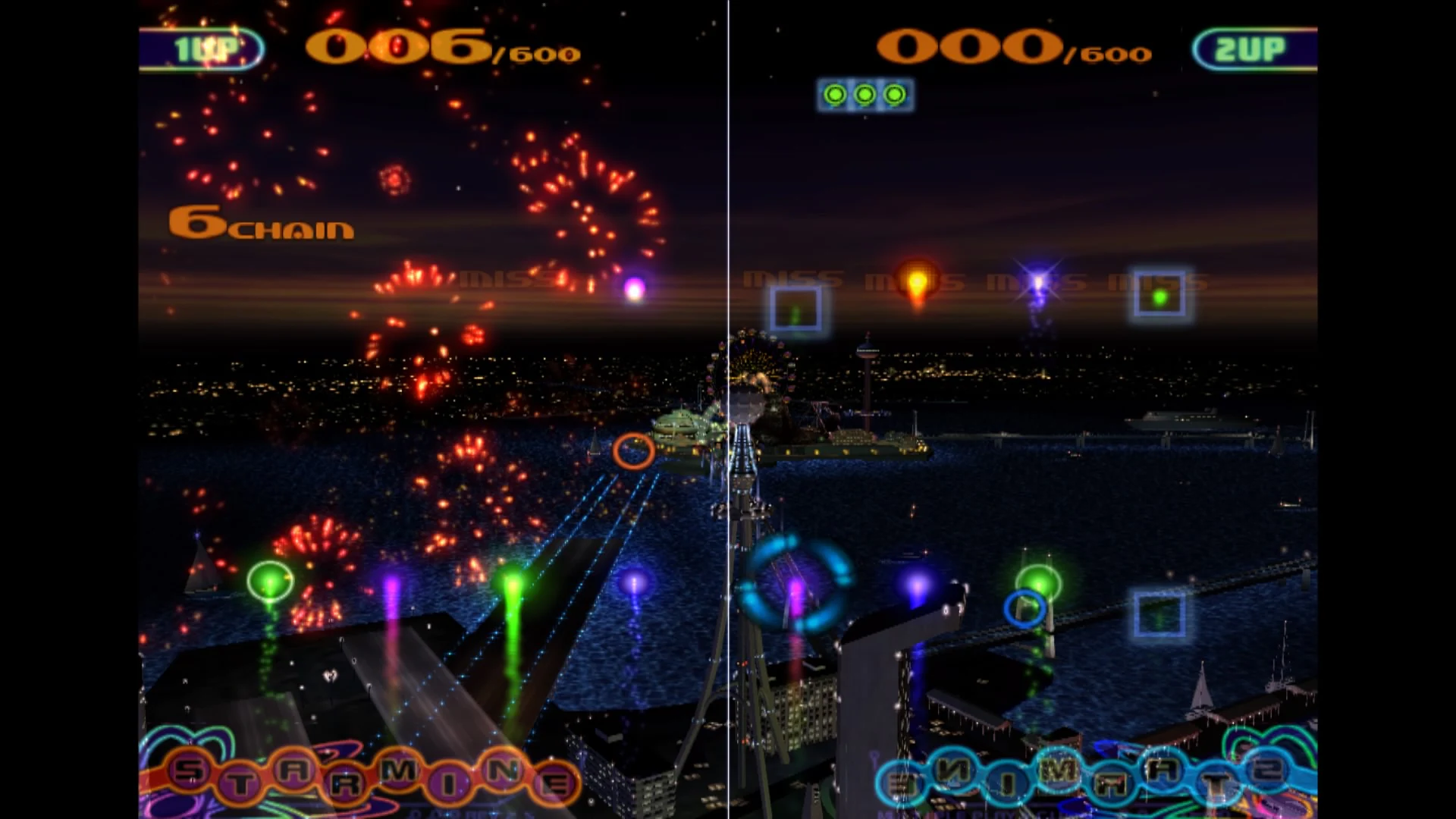Select the middle green stock indicator light
The image size is (1456, 819).
coord(866,94)
